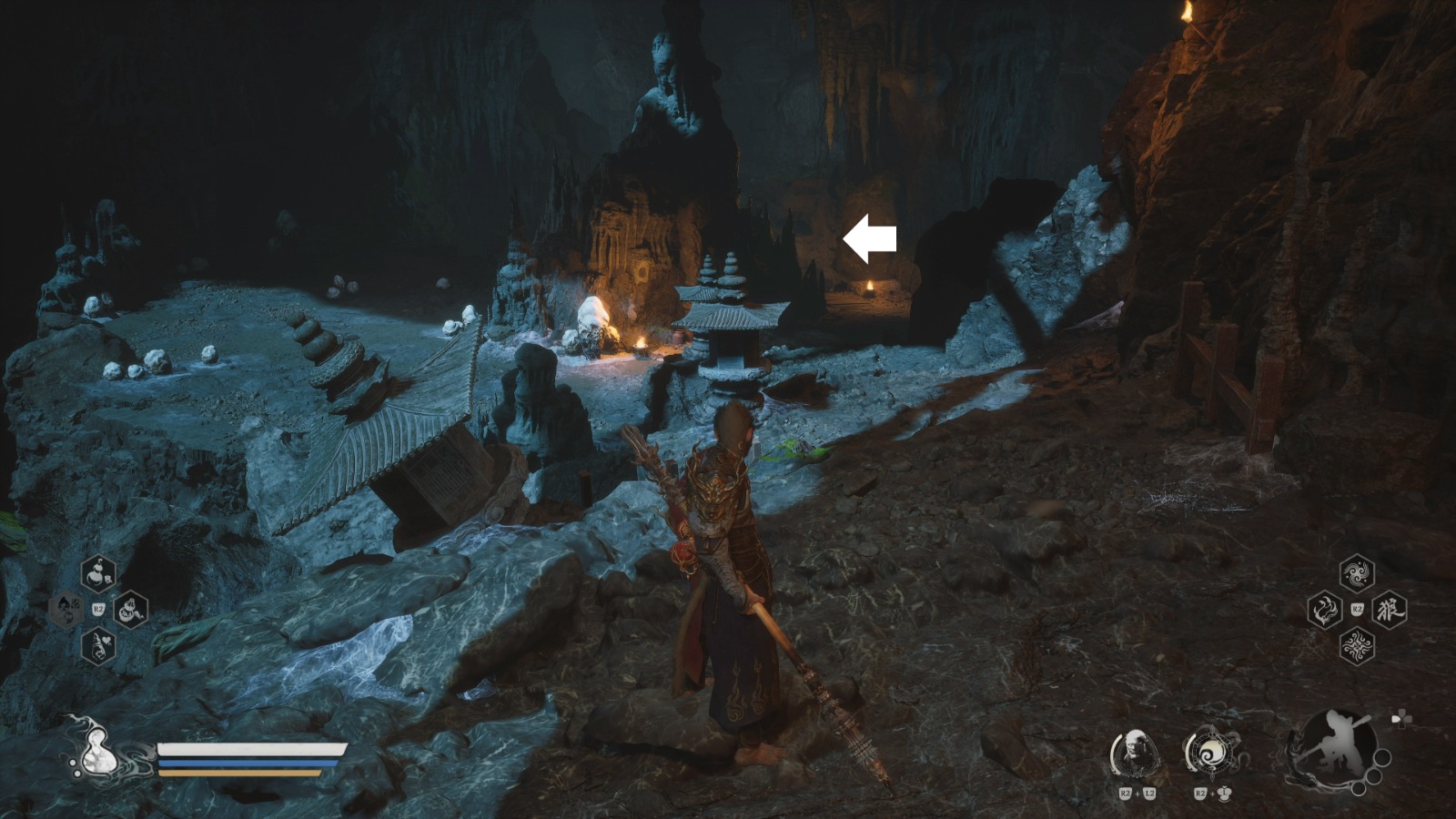Select the wolf spirit spell icon

point(1390,610)
